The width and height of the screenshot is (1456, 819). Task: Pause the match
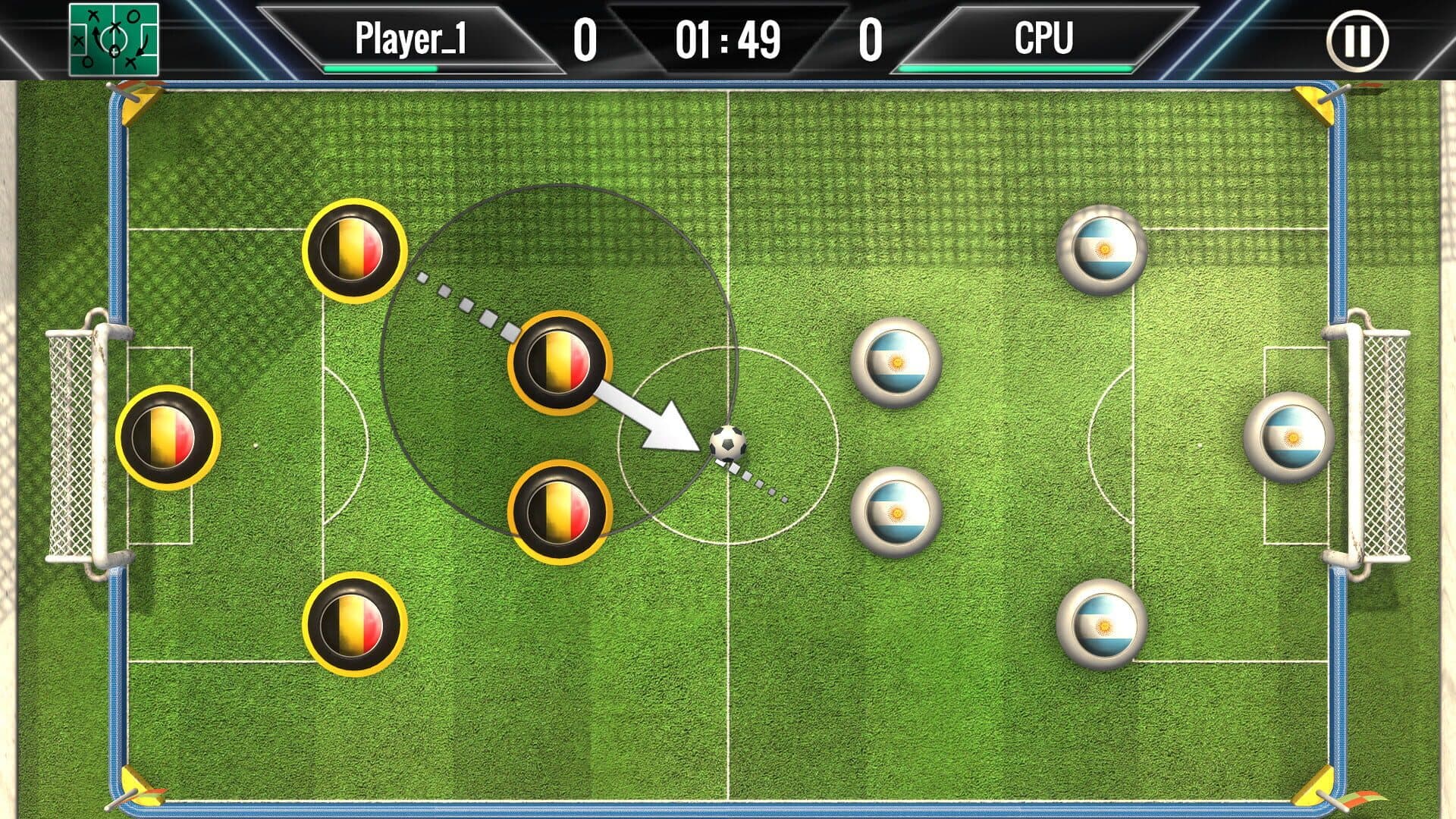point(1357,41)
